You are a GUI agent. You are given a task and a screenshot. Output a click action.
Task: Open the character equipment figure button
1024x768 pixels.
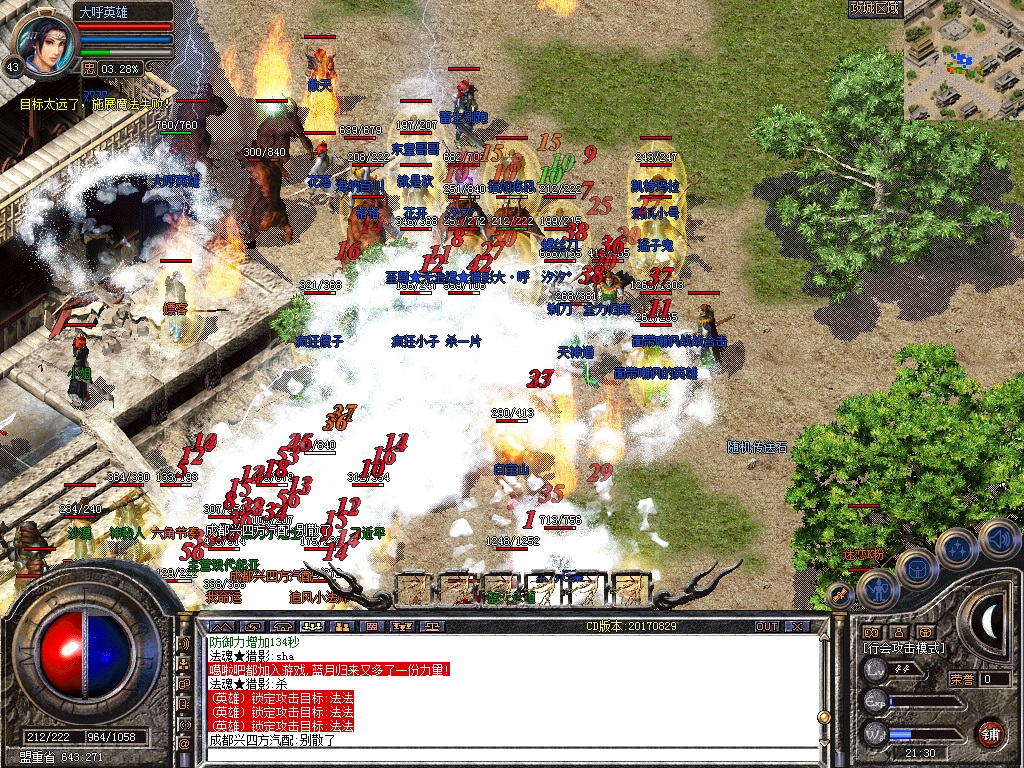pos(878,589)
